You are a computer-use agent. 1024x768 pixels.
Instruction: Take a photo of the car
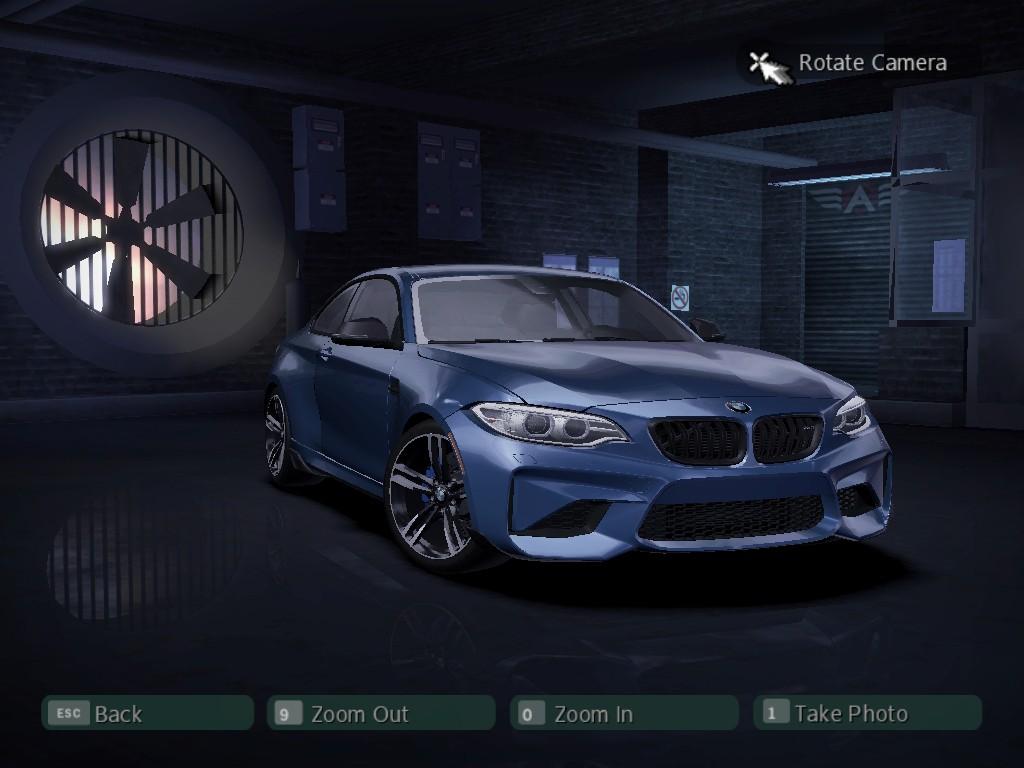pos(867,713)
